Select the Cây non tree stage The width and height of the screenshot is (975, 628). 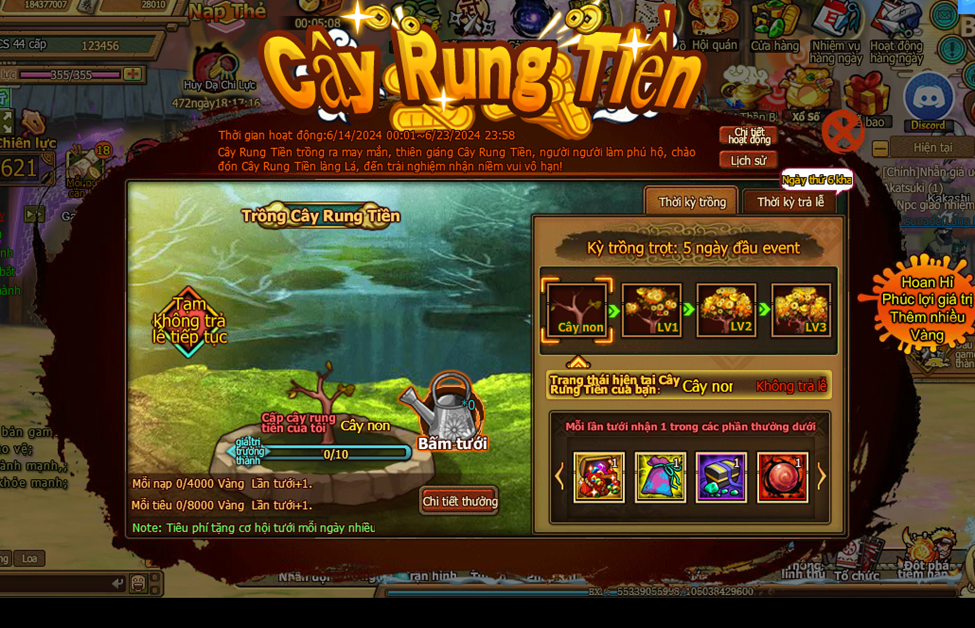pos(578,310)
